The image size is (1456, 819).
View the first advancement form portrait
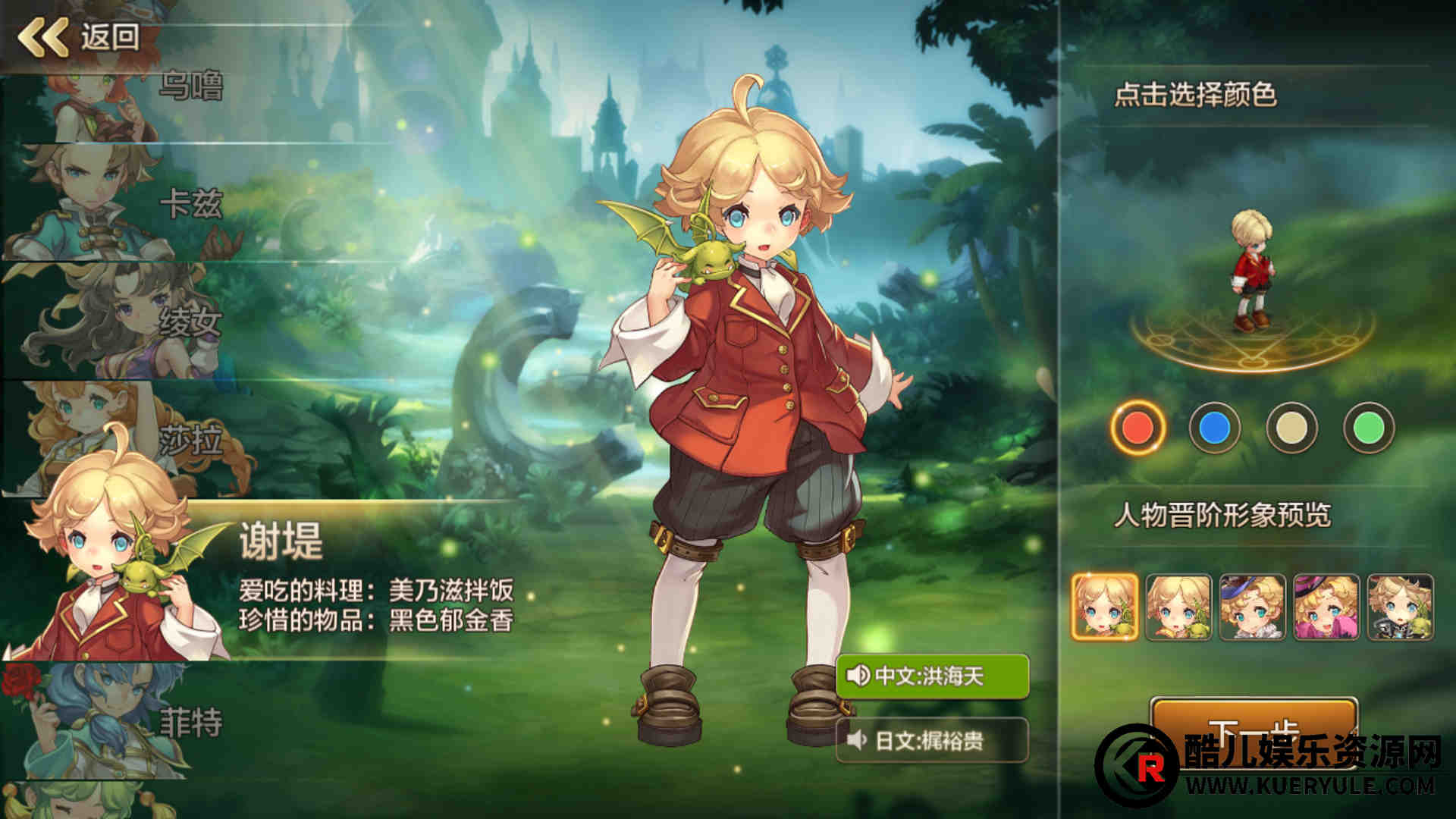[1105, 607]
